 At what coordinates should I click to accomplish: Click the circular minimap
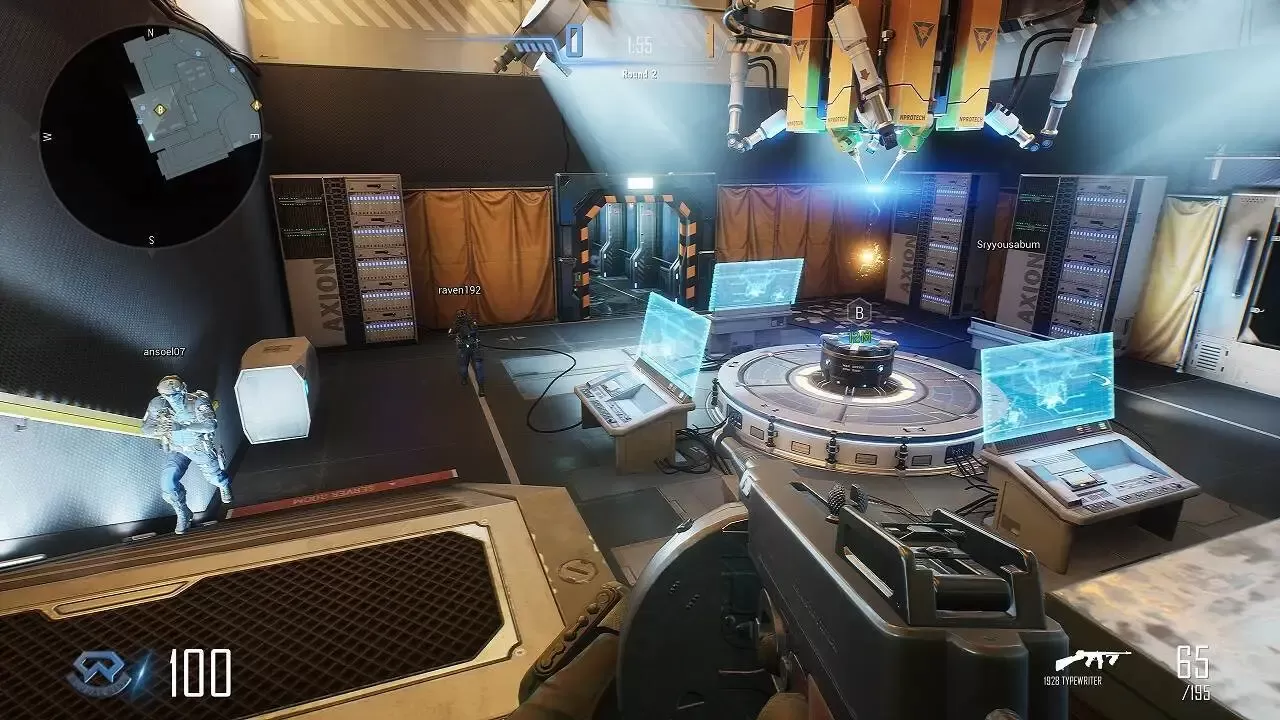pos(152,135)
